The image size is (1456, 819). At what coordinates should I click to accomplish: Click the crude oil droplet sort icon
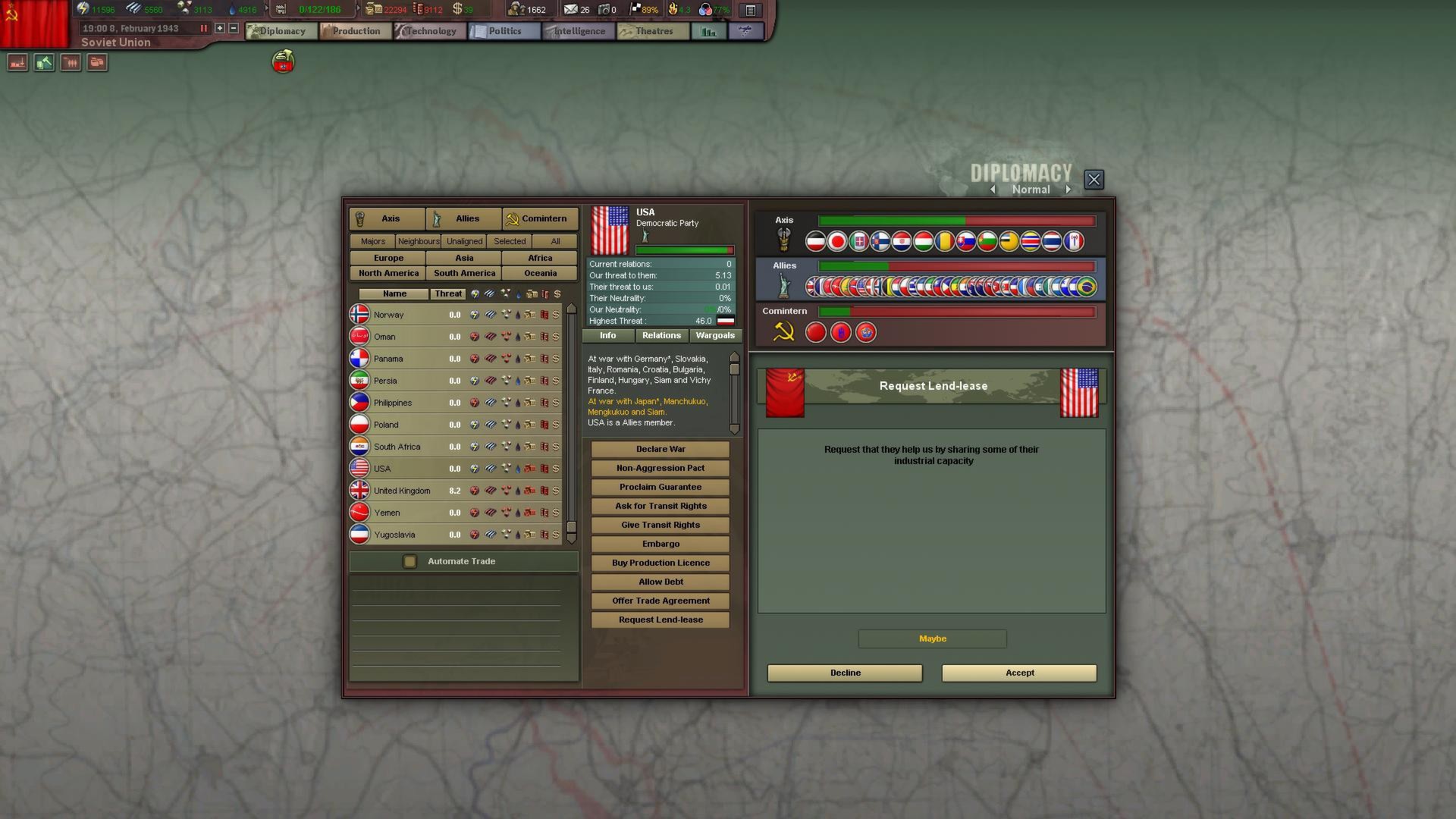pos(519,293)
